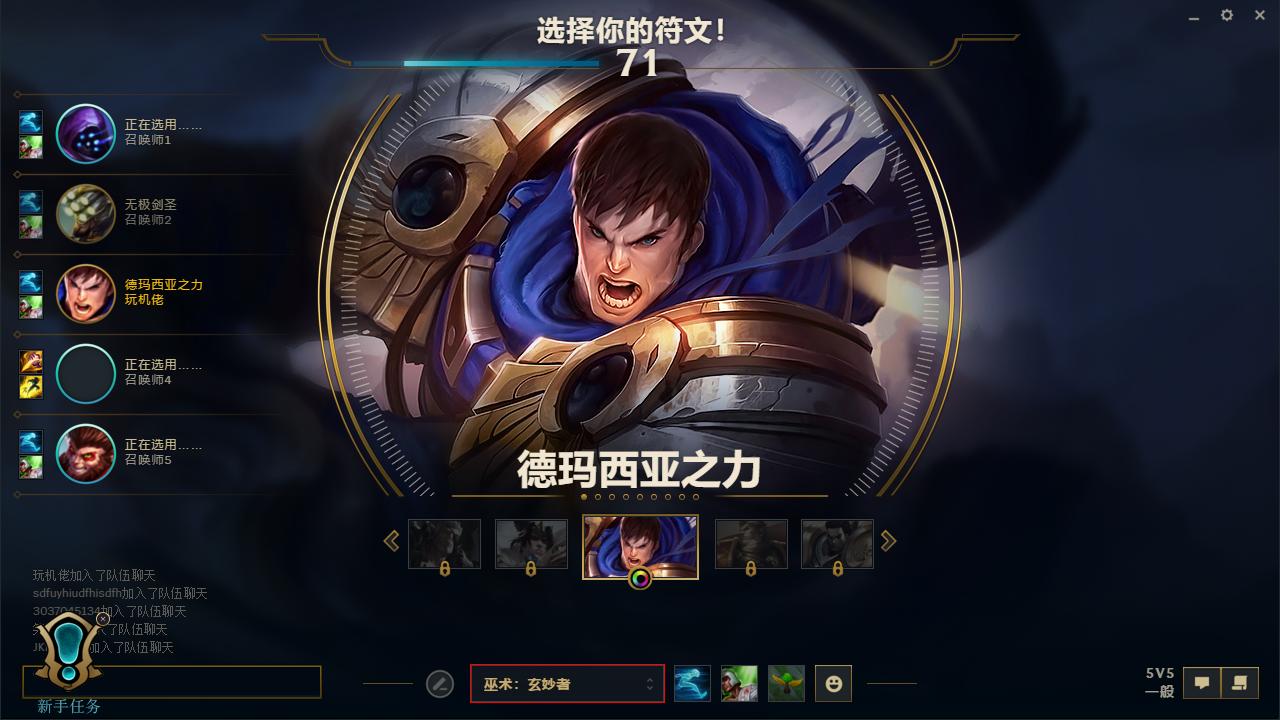Click the right arrow of the skin carousel
The width and height of the screenshot is (1280, 720).
click(888, 540)
